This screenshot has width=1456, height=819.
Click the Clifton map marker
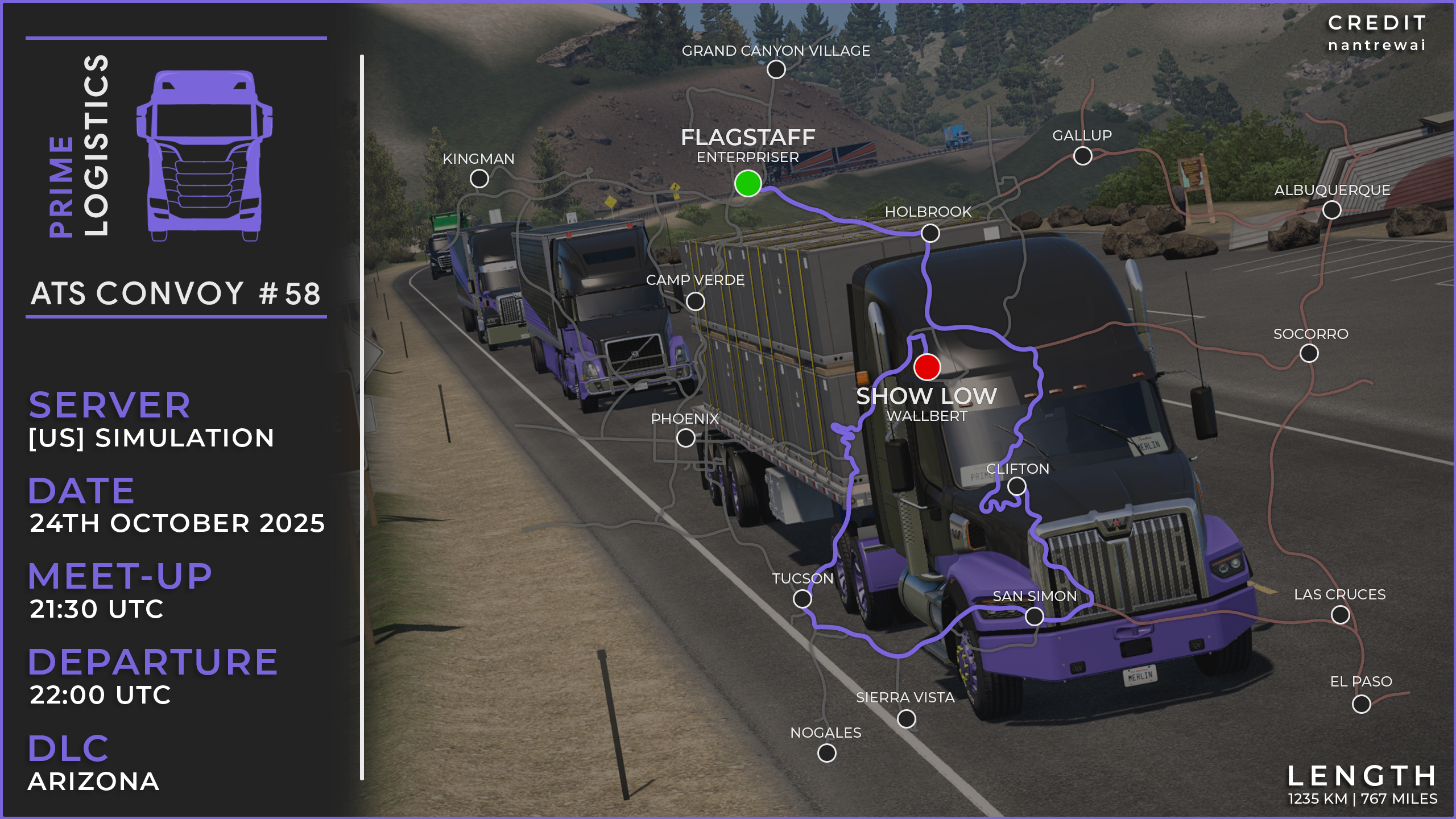coord(1016,486)
